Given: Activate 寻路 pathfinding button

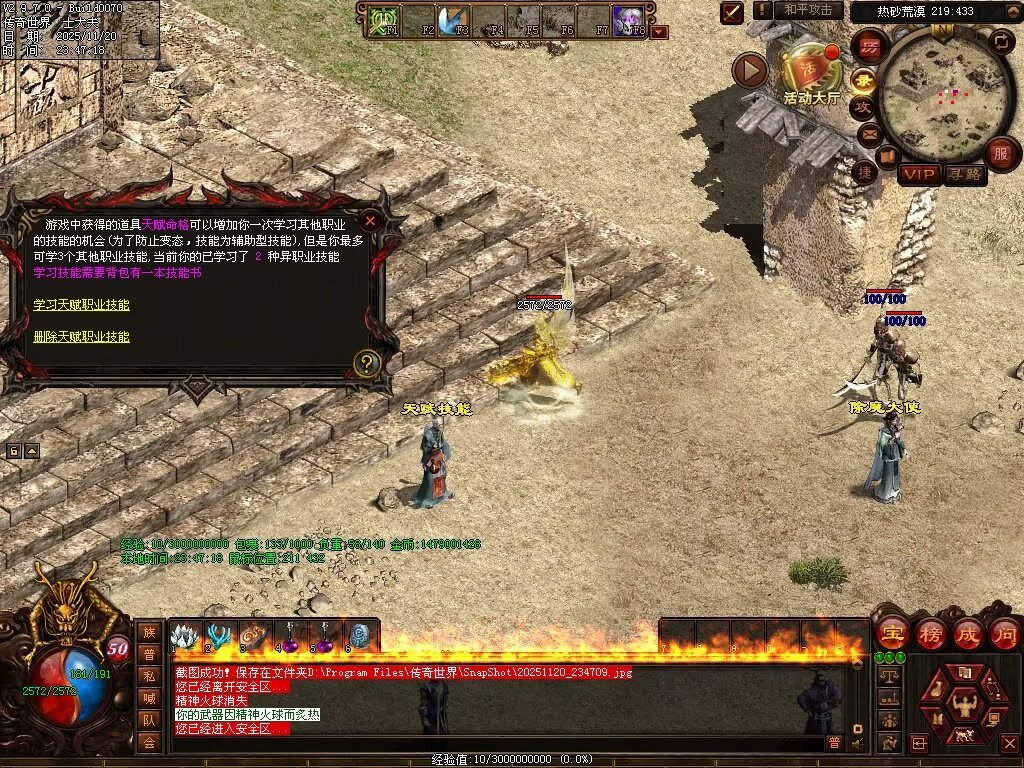Looking at the screenshot, I should (x=965, y=175).
